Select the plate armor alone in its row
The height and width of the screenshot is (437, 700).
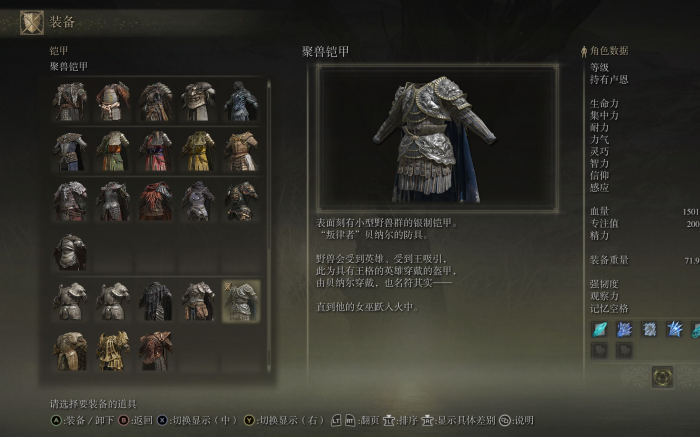click(x=70, y=251)
